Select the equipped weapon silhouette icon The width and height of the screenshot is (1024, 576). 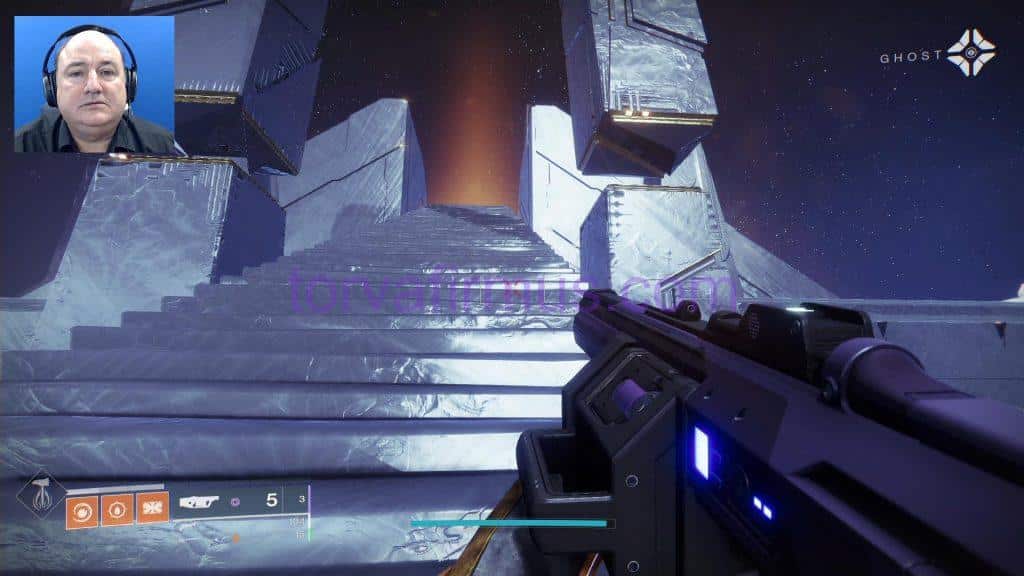pos(199,502)
